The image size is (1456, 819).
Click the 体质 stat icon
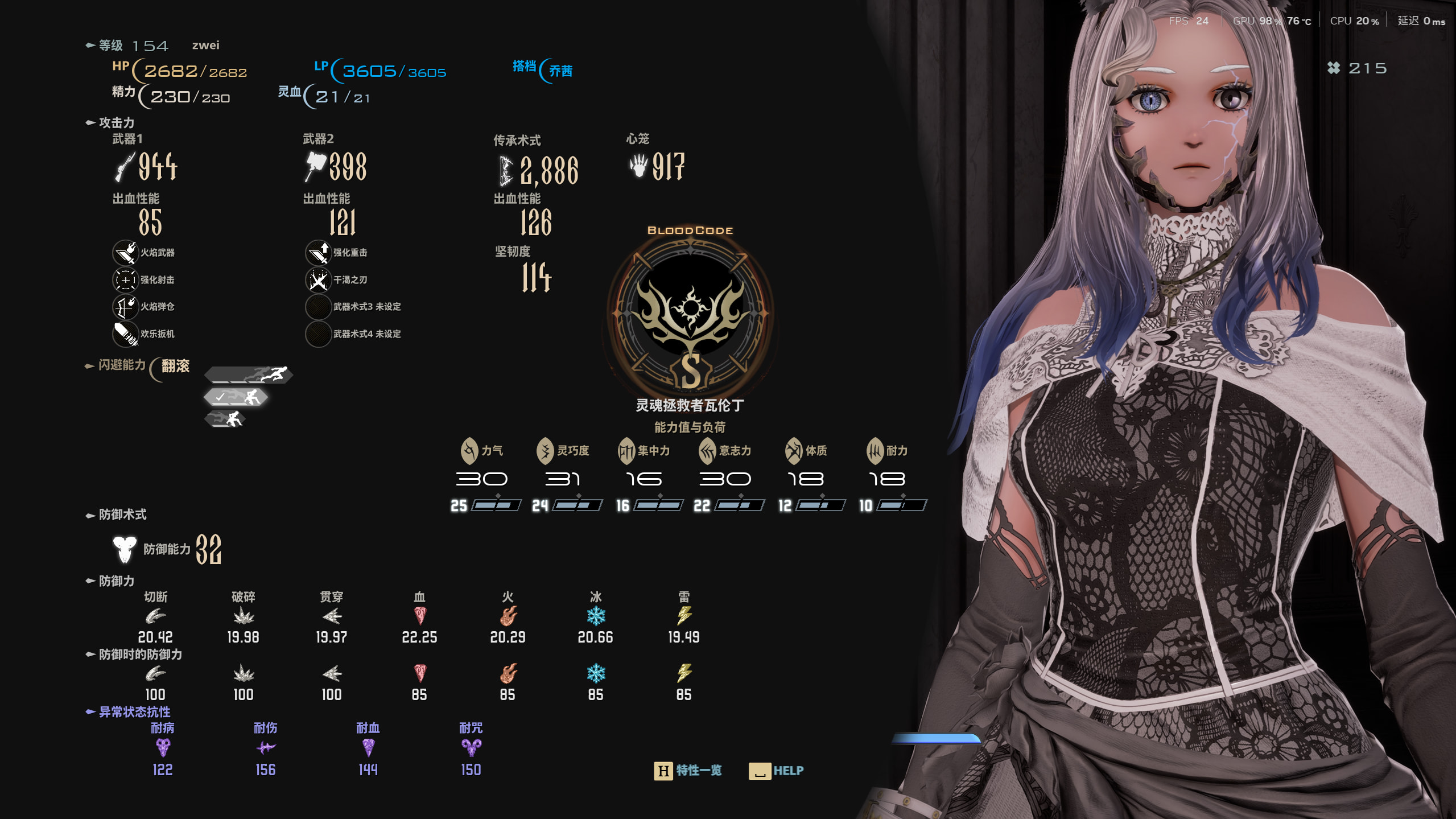click(793, 451)
